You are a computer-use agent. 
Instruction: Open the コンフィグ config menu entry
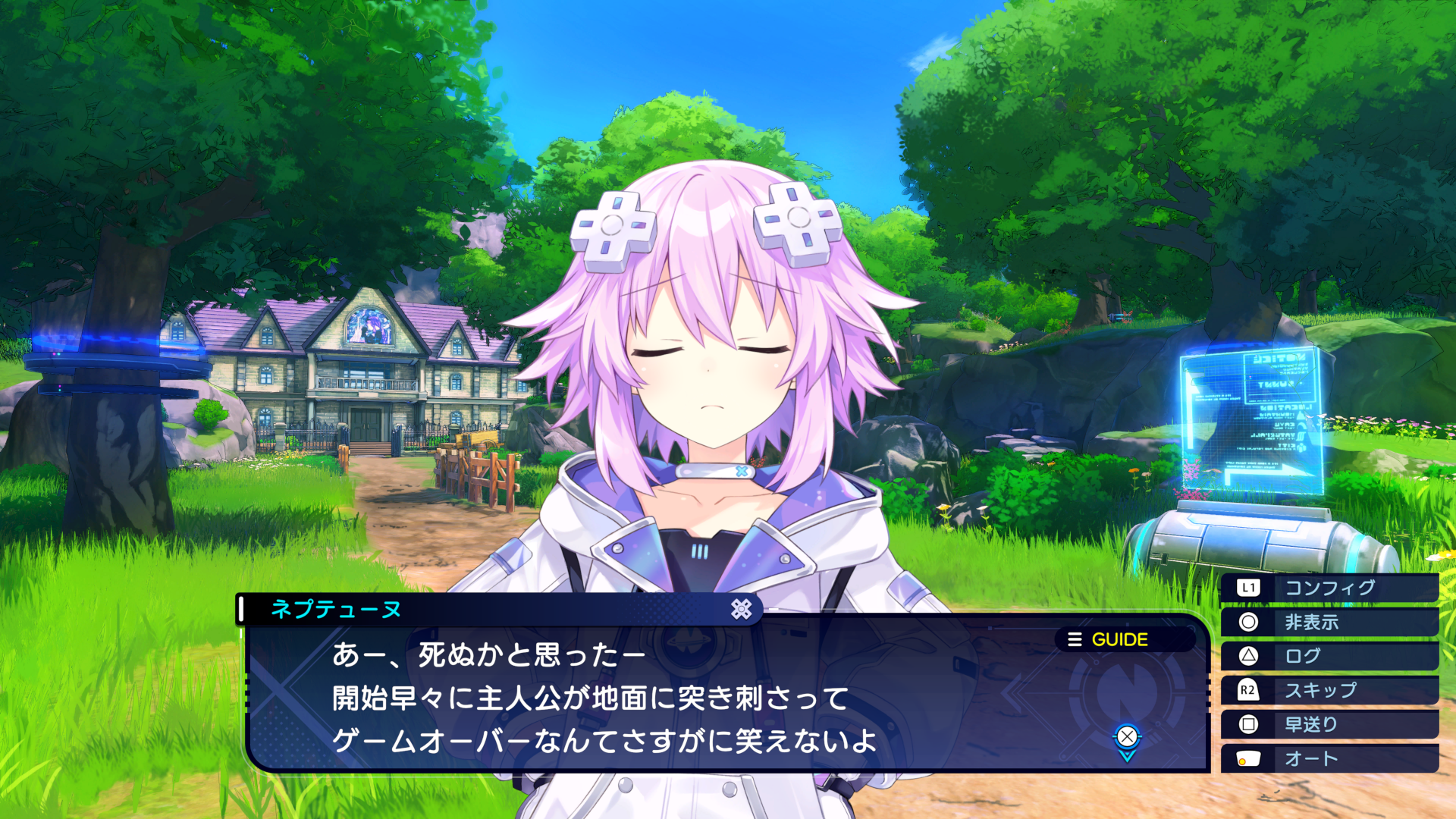click(1329, 588)
